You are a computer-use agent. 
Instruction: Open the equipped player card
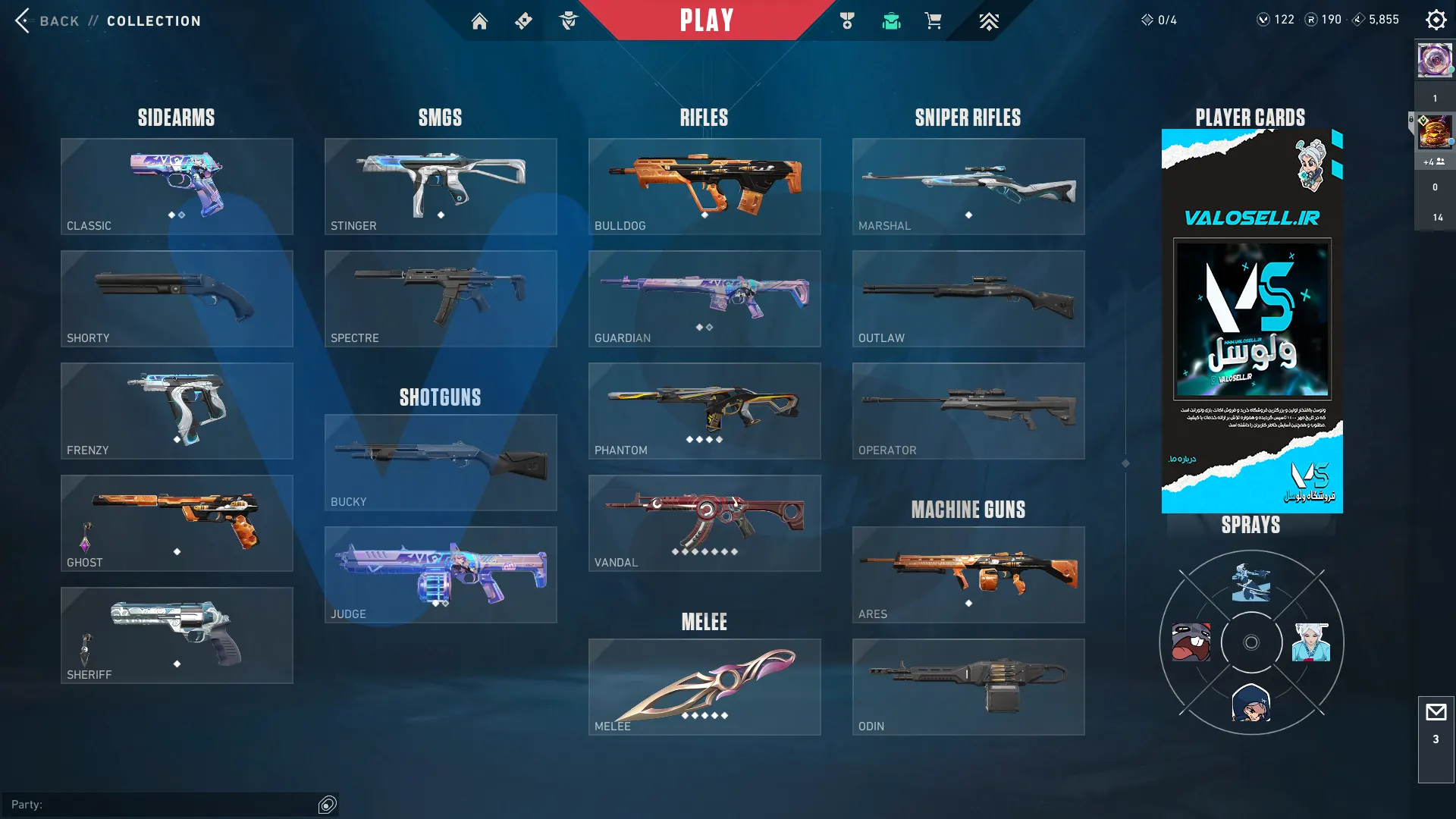1252,321
